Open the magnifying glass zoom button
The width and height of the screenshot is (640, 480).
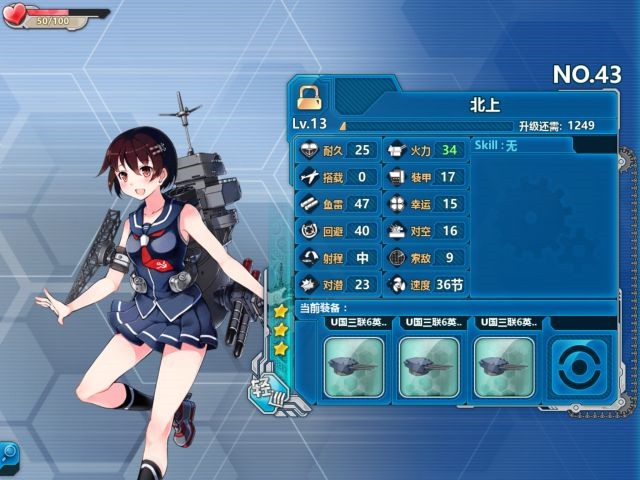[8, 453]
